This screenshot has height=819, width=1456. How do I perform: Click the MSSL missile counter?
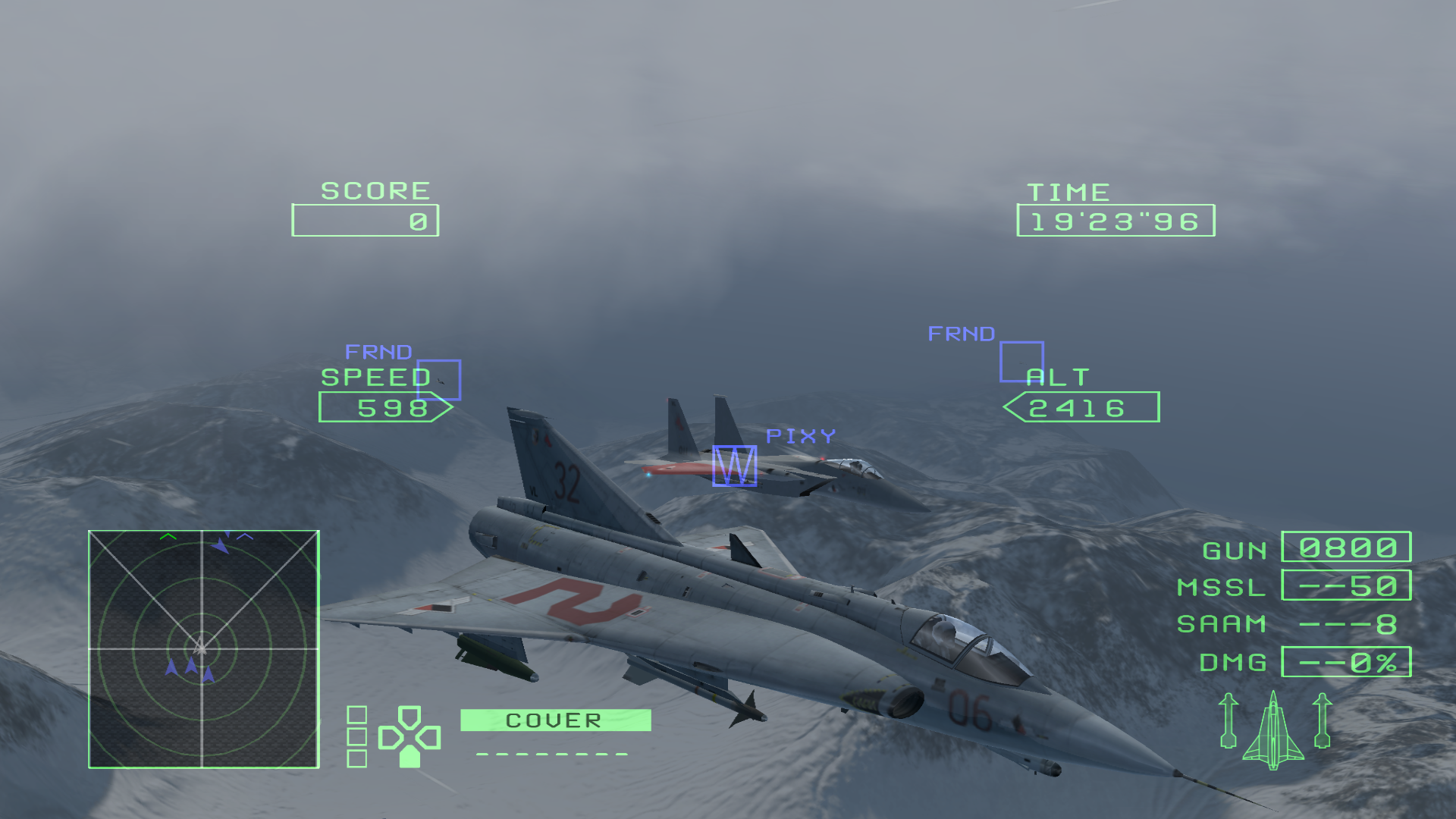[1346, 585]
